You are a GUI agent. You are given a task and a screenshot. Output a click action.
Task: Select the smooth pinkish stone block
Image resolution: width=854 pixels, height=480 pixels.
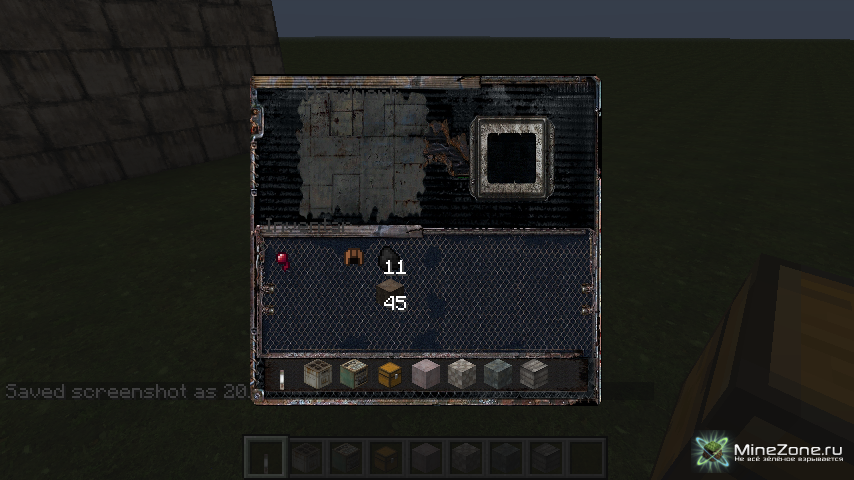(425, 375)
